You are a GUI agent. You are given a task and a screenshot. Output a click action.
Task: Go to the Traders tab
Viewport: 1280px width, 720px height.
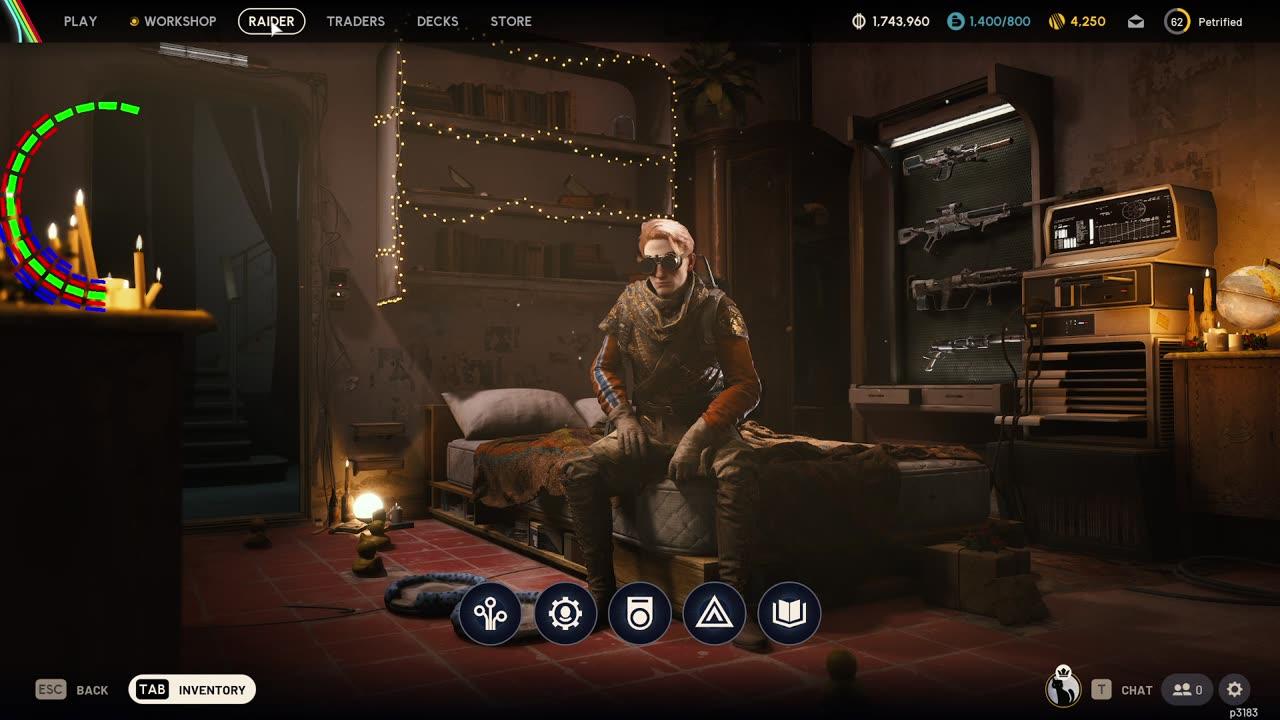(355, 21)
